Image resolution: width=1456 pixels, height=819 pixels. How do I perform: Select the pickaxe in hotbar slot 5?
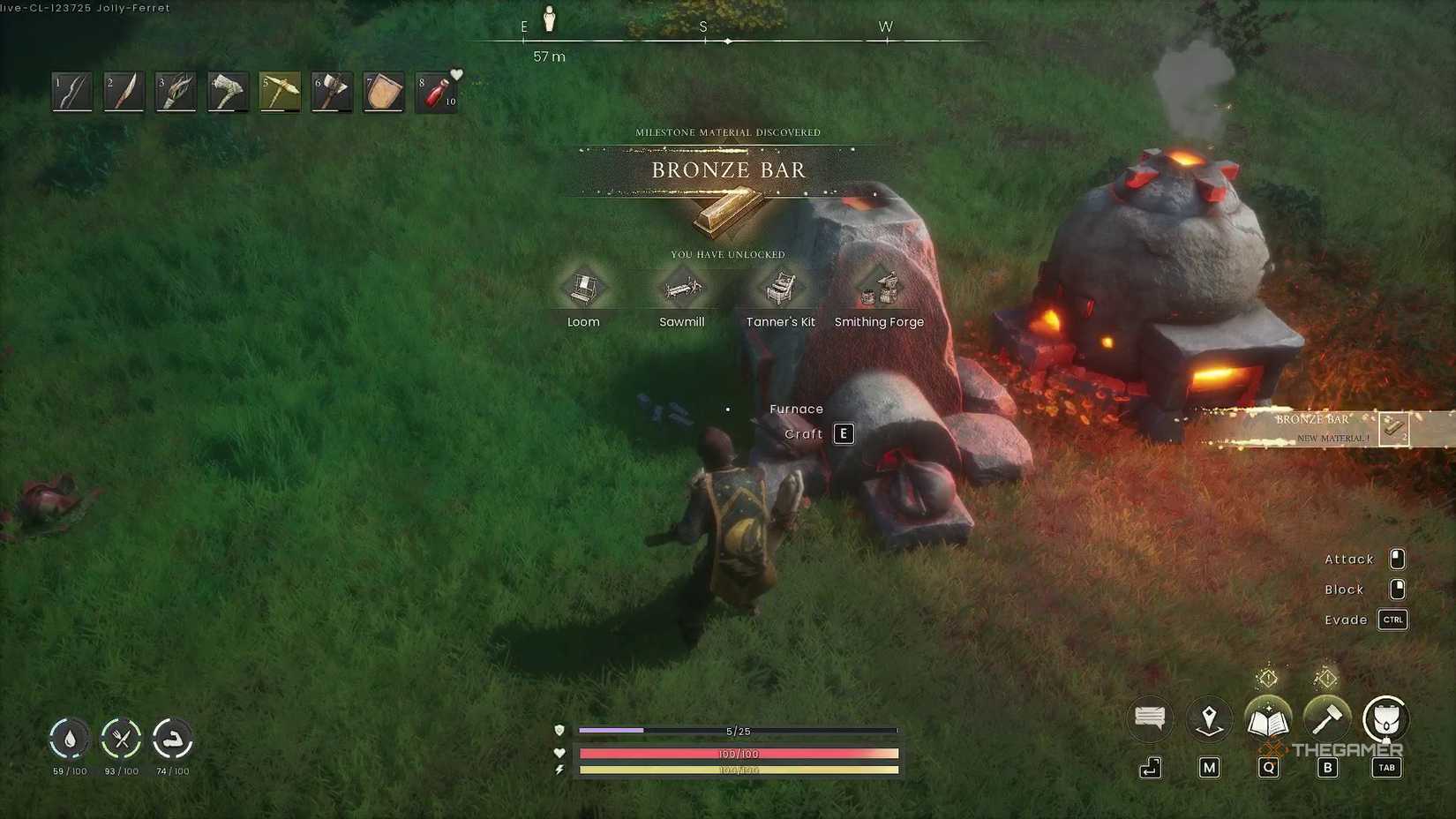(x=279, y=90)
